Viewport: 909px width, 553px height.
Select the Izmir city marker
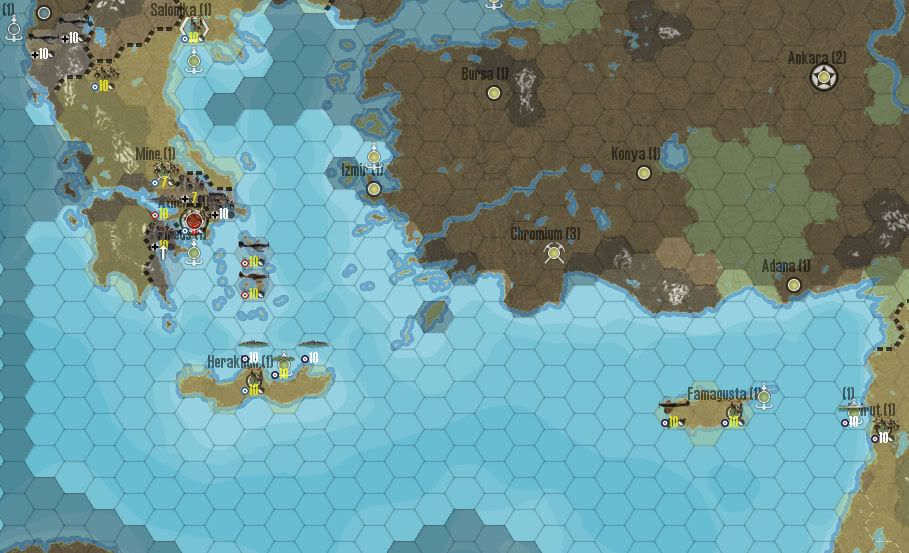(x=374, y=189)
